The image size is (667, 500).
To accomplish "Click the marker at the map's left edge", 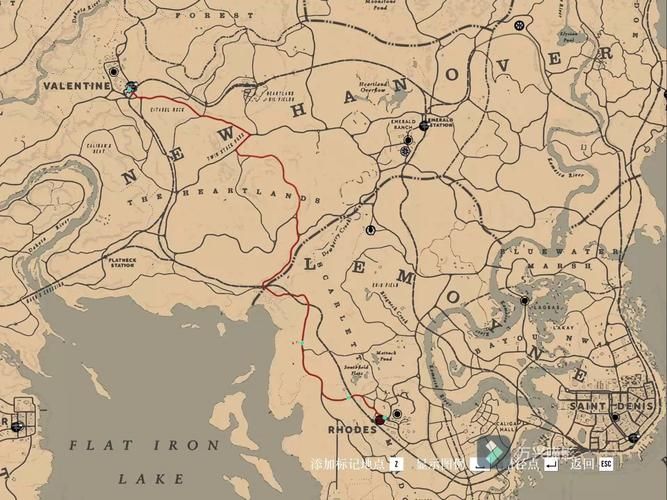I will point(16,426).
